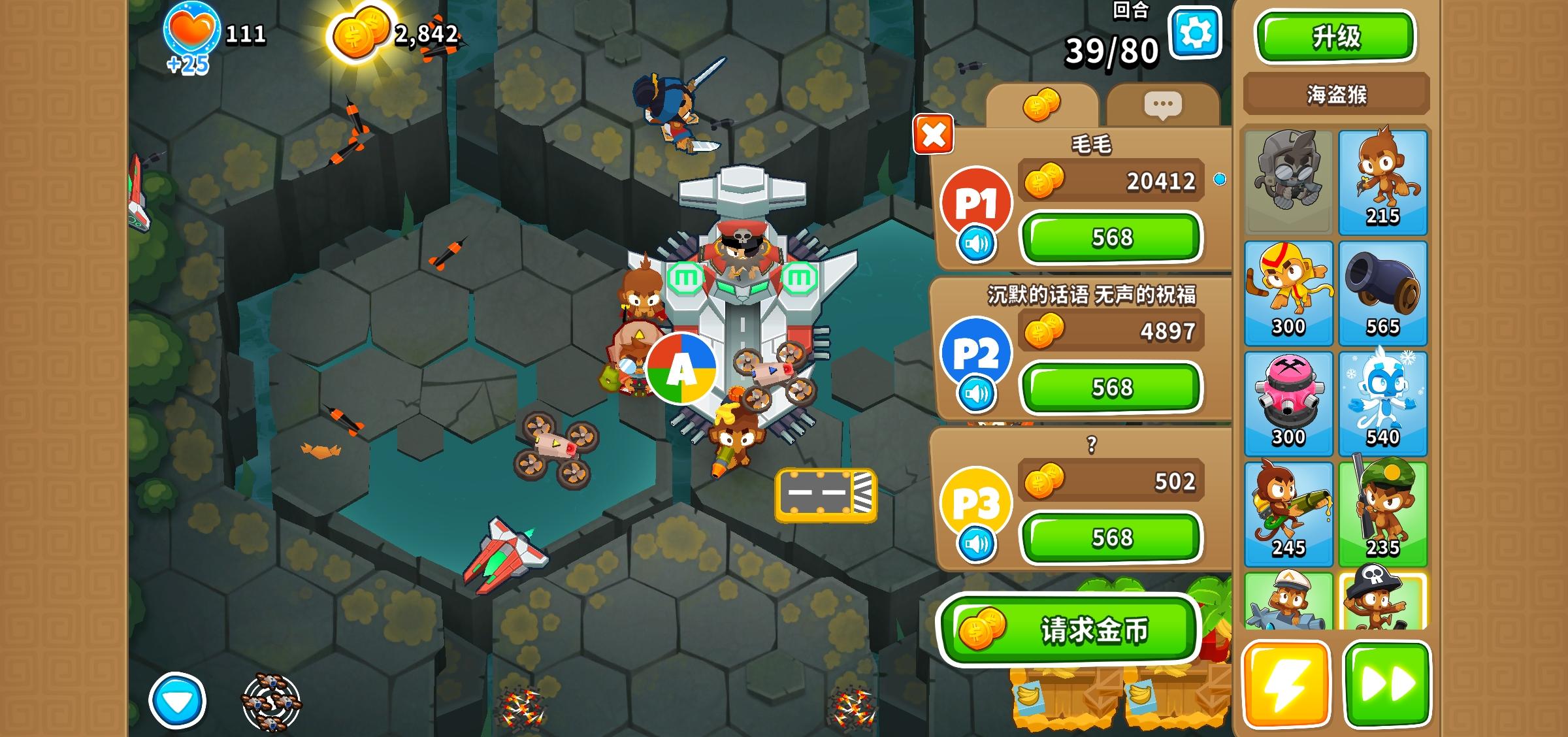Viewport: 1568px width, 737px height.
Task: Select the Dart Monkey tower priced 215
Action: click(1381, 183)
